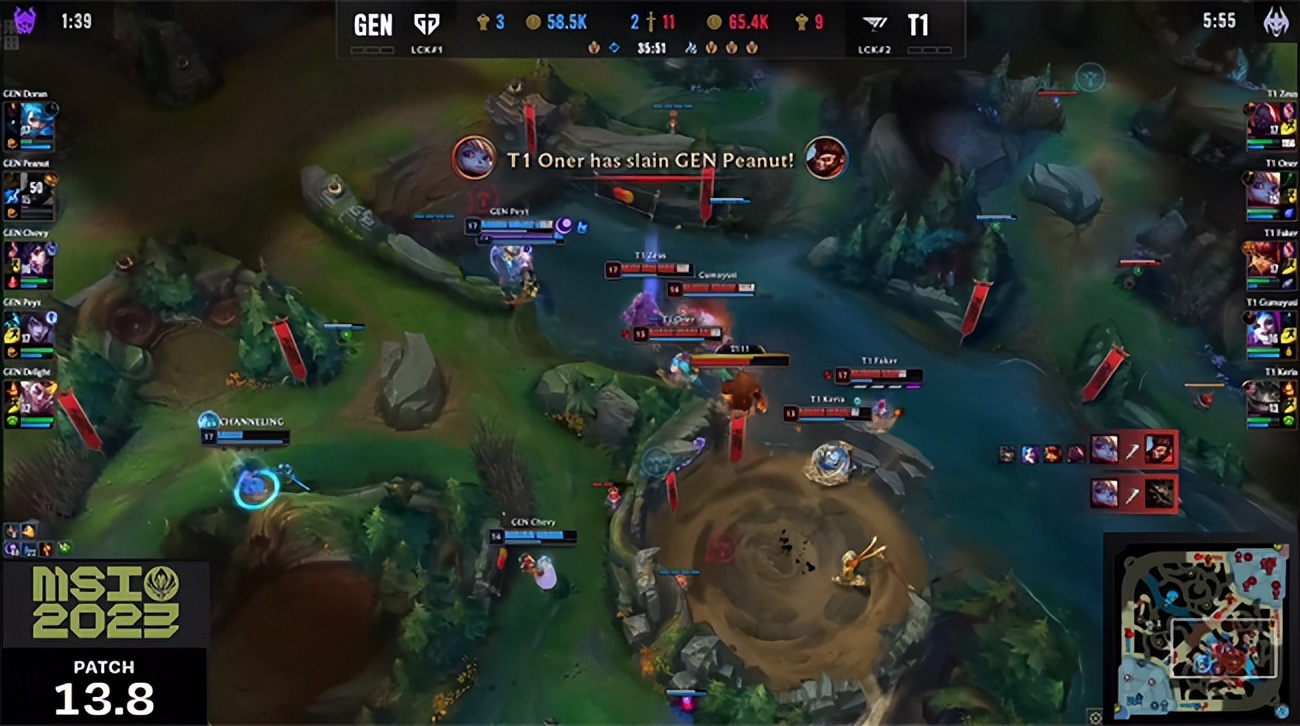Click the white dragon timer icon
The image size is (1300, 726).
[1275, 22]
